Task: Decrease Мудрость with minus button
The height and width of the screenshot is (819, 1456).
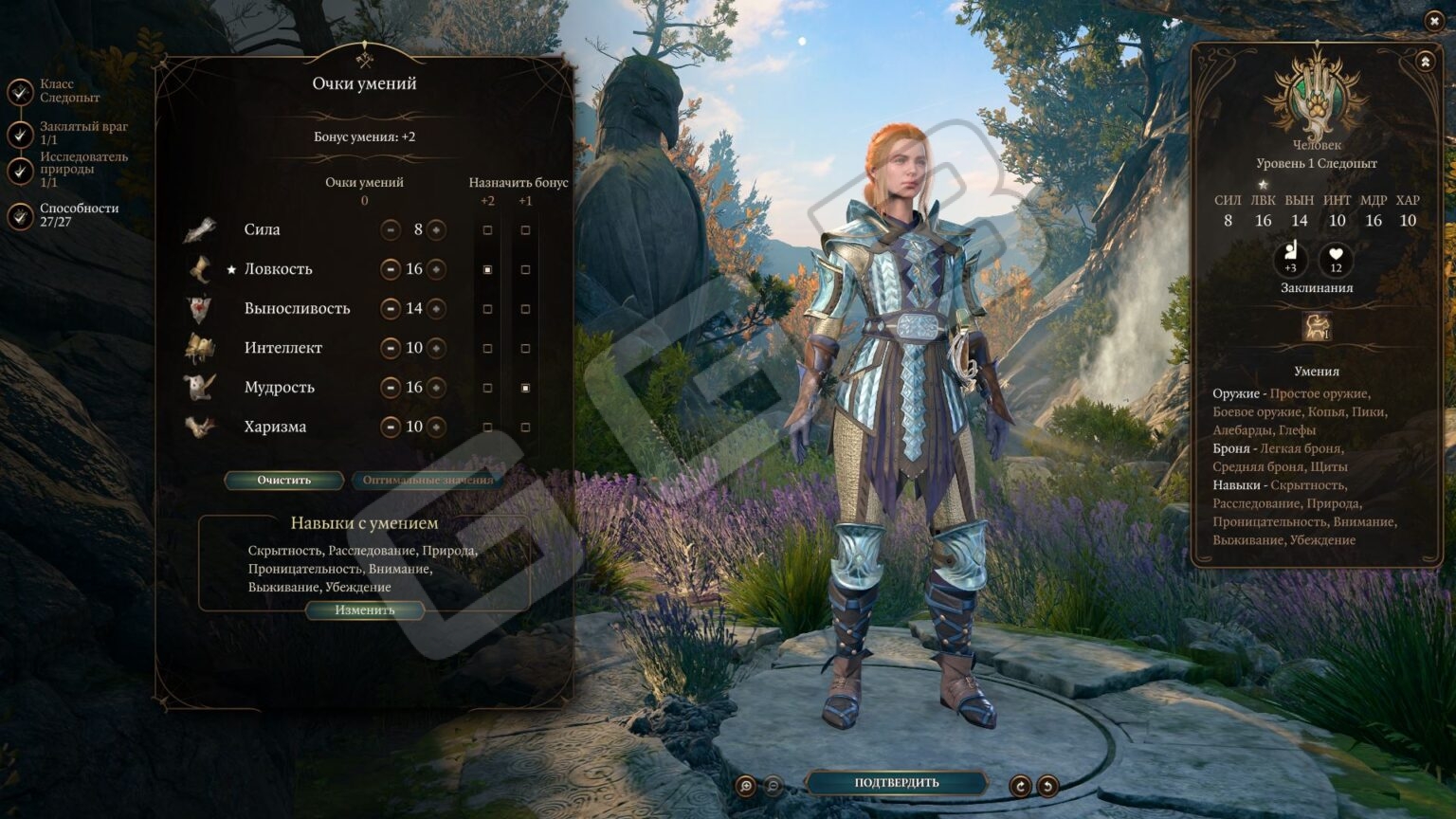Action: pyautogui.click(x=391, y=388)
